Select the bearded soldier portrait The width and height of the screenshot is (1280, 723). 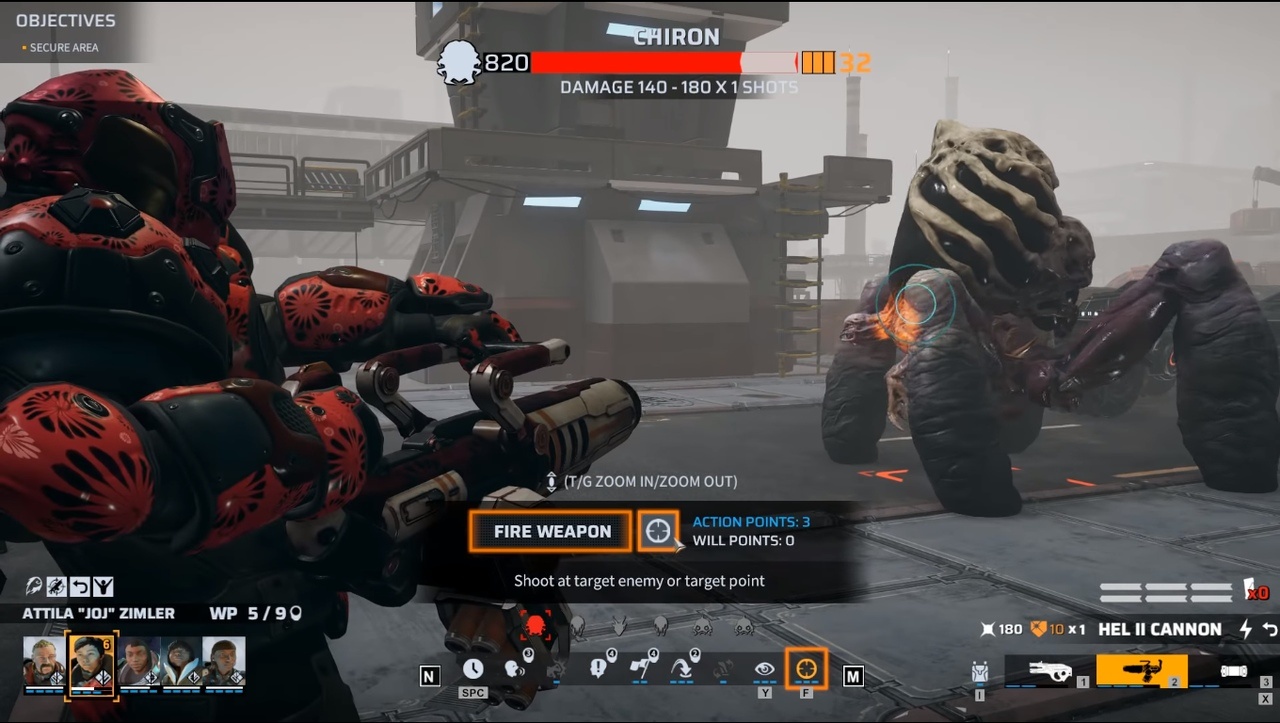(x=44, y=661)
